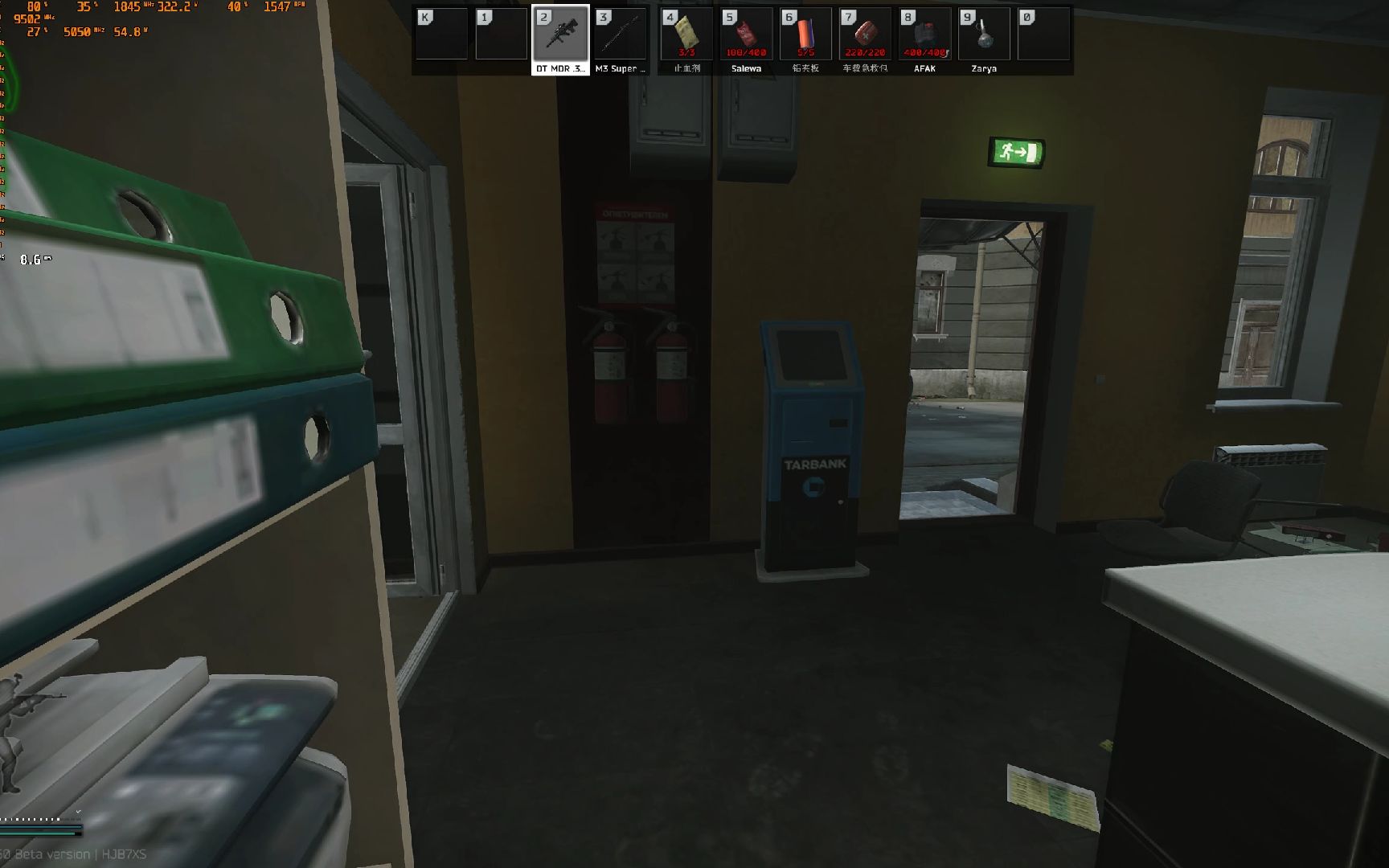Select the empty hotbar slot 1
This screenshot has height=868, width=1389.
[x=501, y=34]
